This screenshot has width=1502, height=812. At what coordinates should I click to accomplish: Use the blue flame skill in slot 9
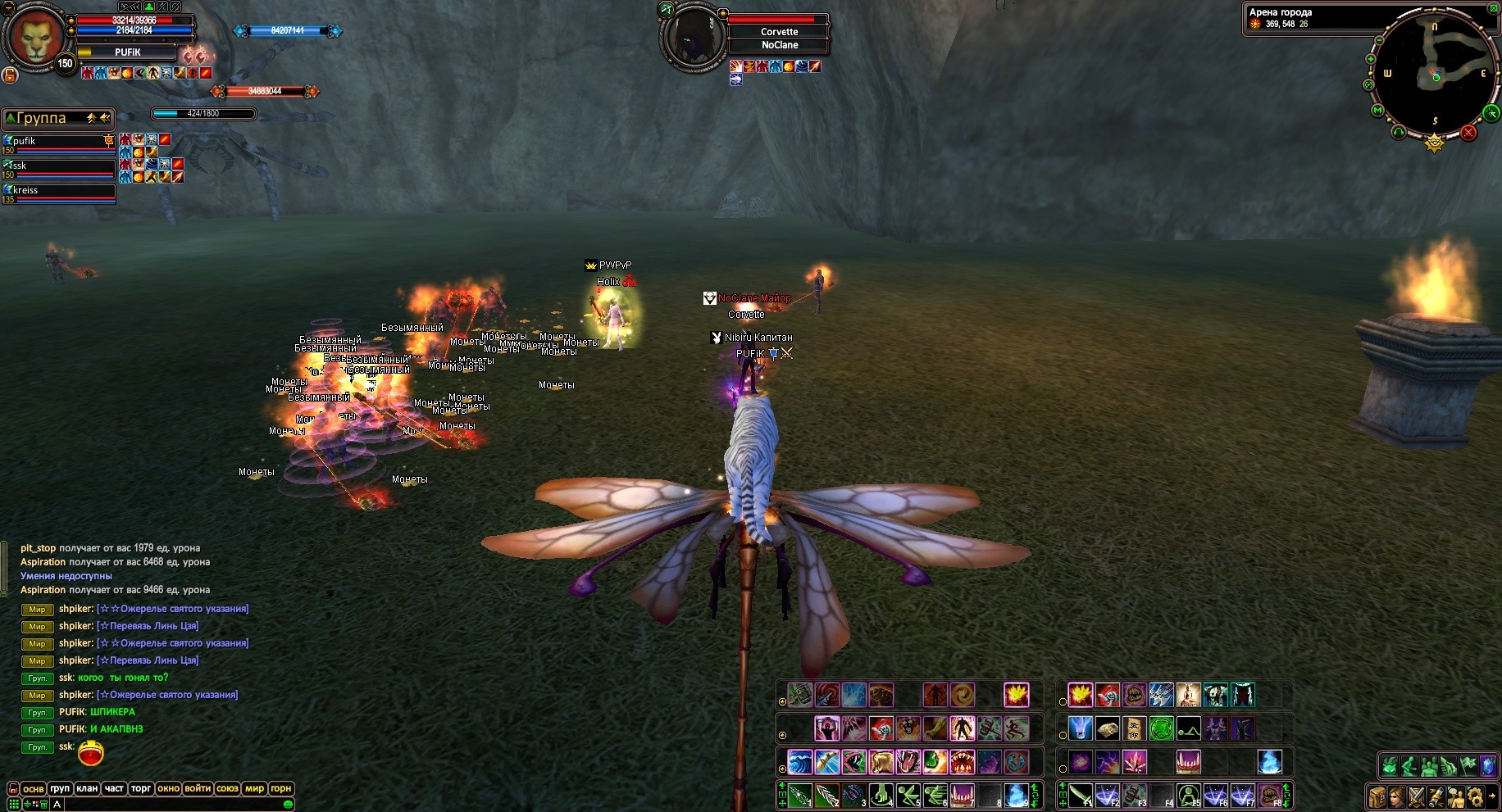[x=1017, y=795]
